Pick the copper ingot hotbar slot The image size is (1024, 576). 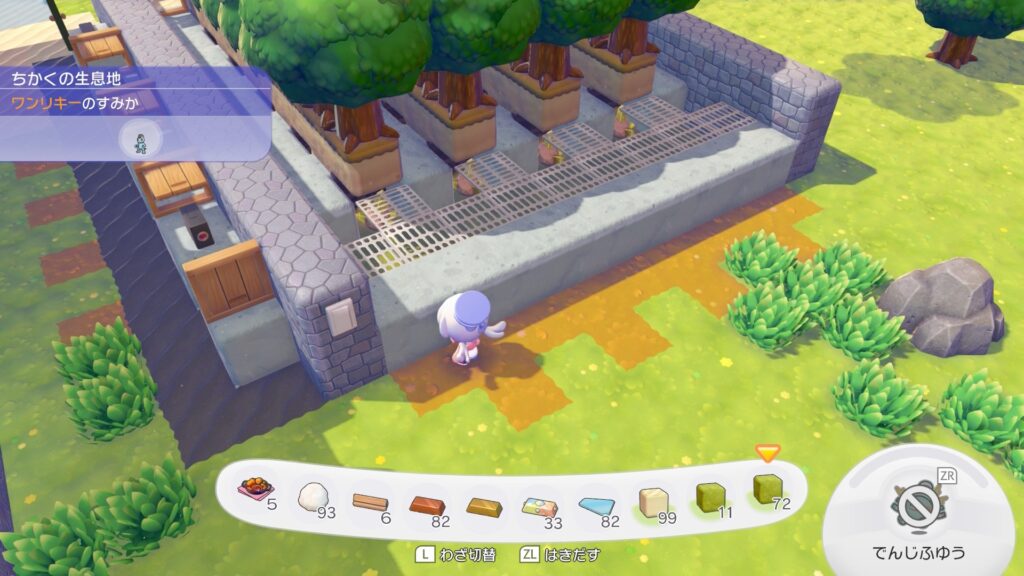tap(426, 499)
